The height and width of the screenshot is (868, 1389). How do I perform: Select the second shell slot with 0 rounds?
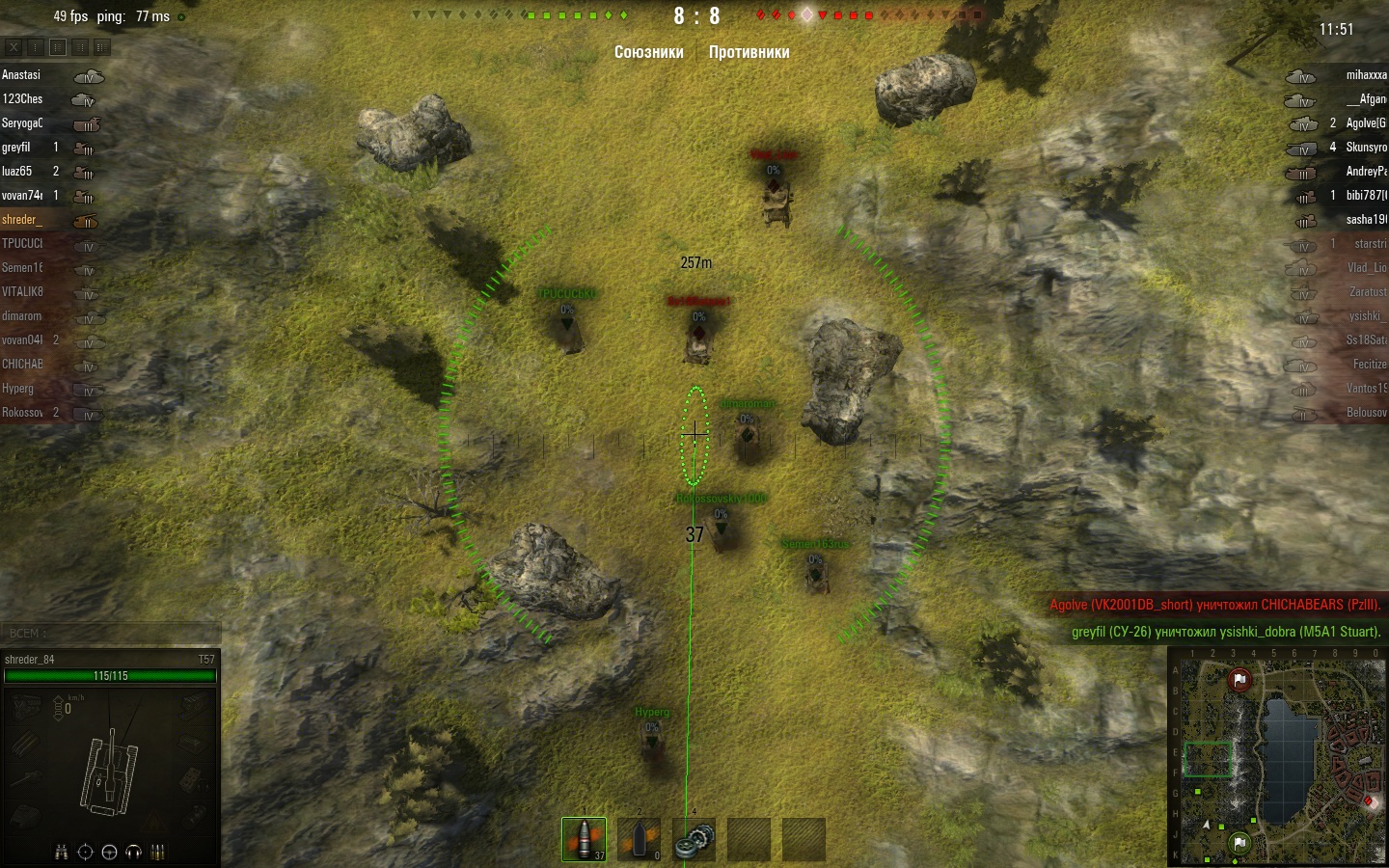pos(639,839)
